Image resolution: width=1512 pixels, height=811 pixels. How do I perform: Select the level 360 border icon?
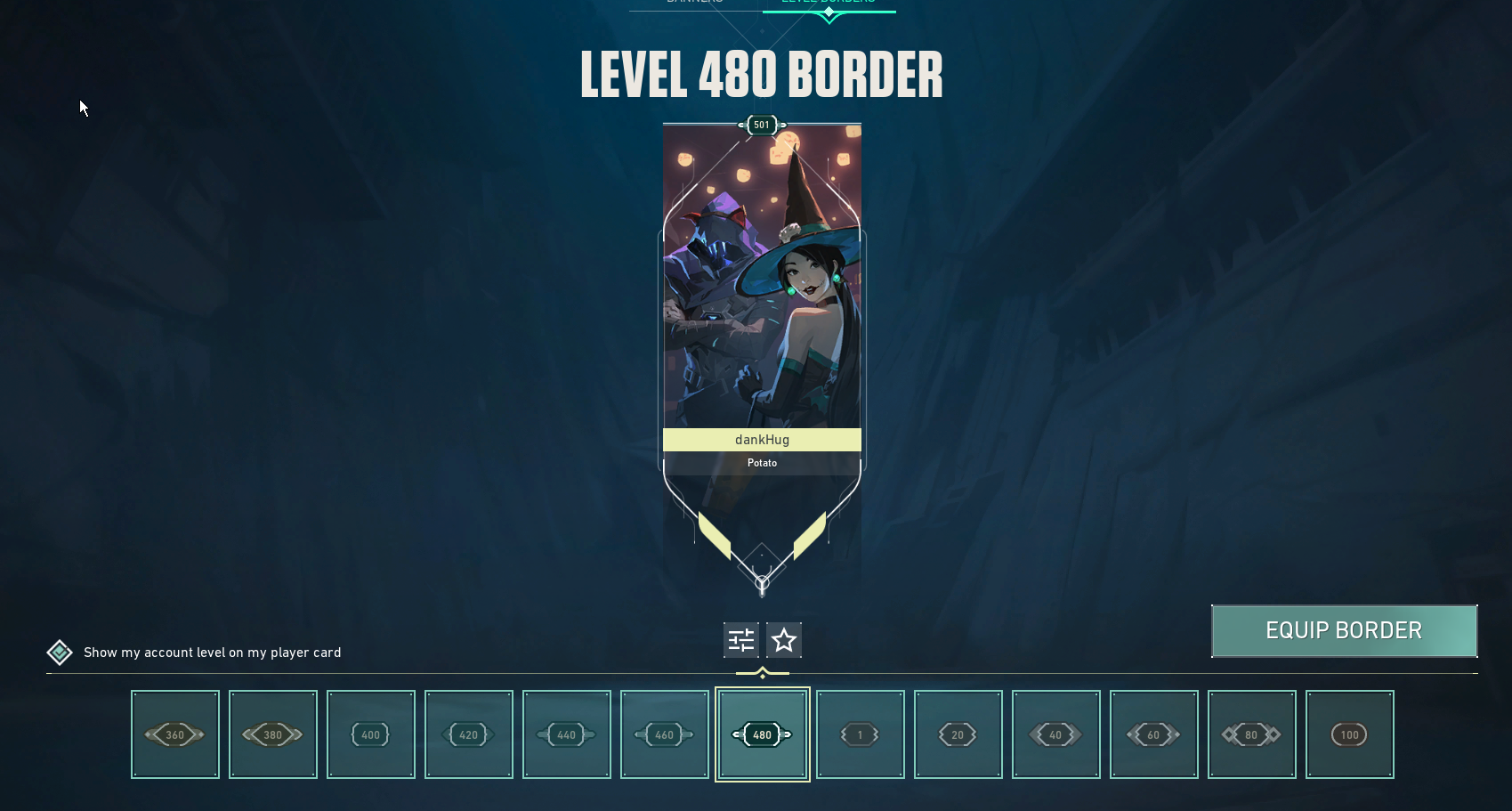174,734
